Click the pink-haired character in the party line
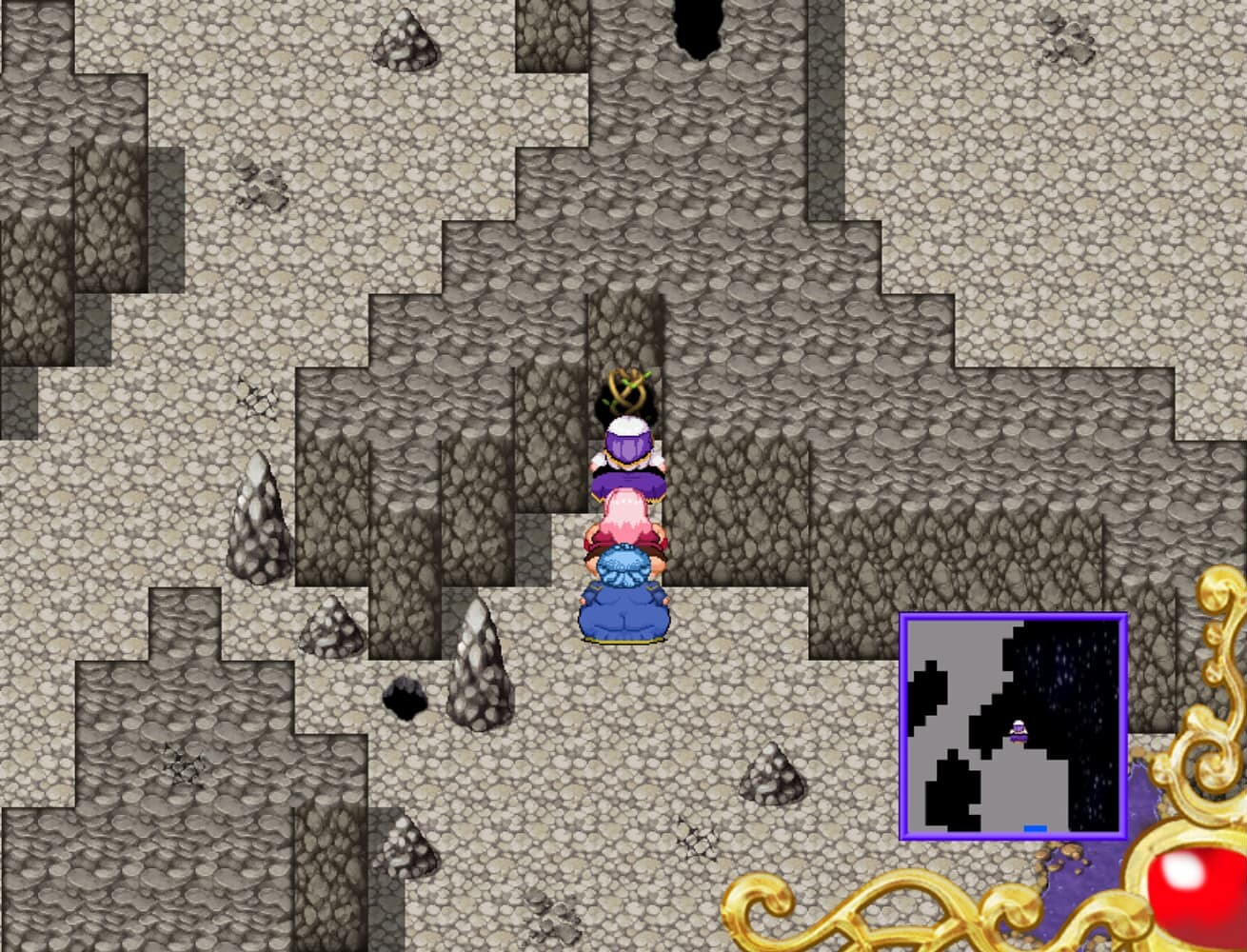This screenshot has height=952, width=1247. coord(628,519)
